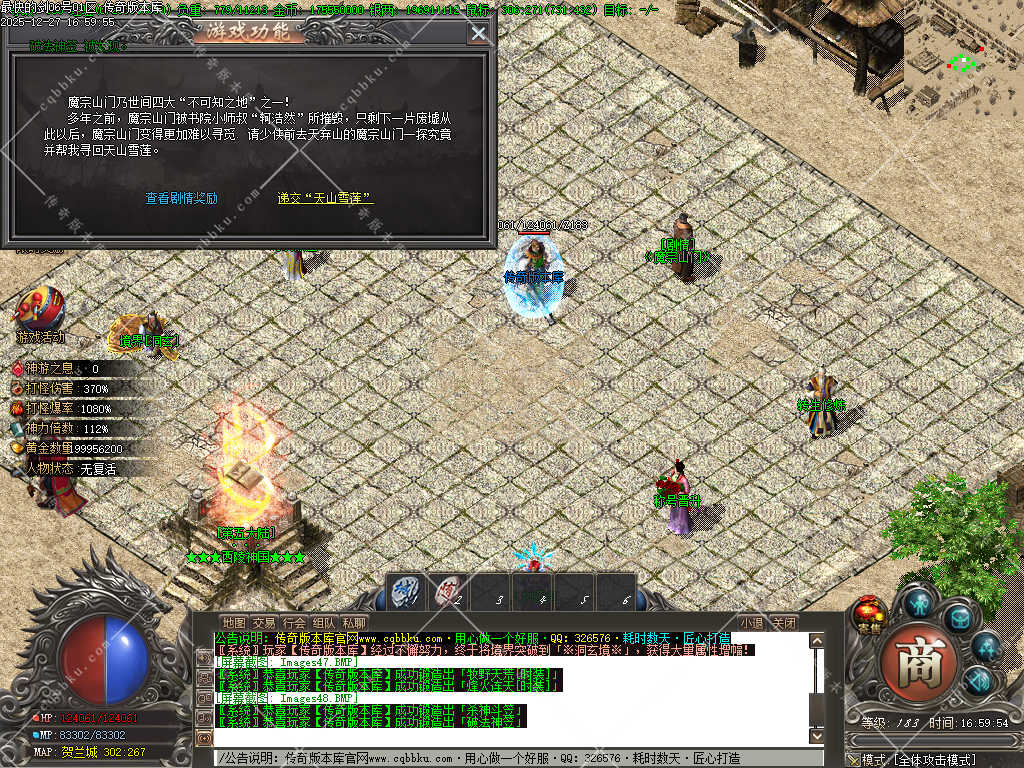Click the minimap in the corner
The height and width of the screenshot is (768, 1024).
point(963,60)
